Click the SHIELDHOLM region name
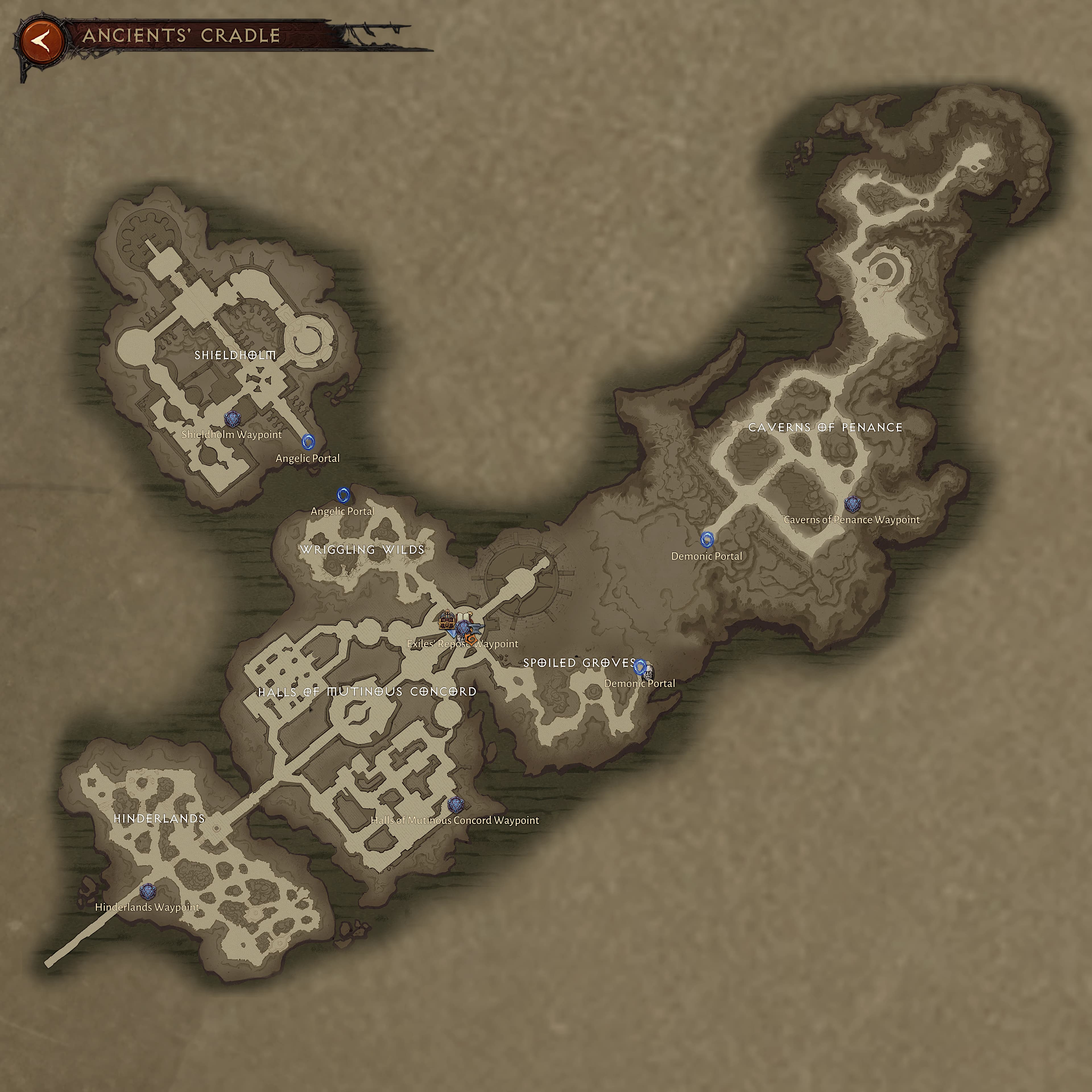 236,355
